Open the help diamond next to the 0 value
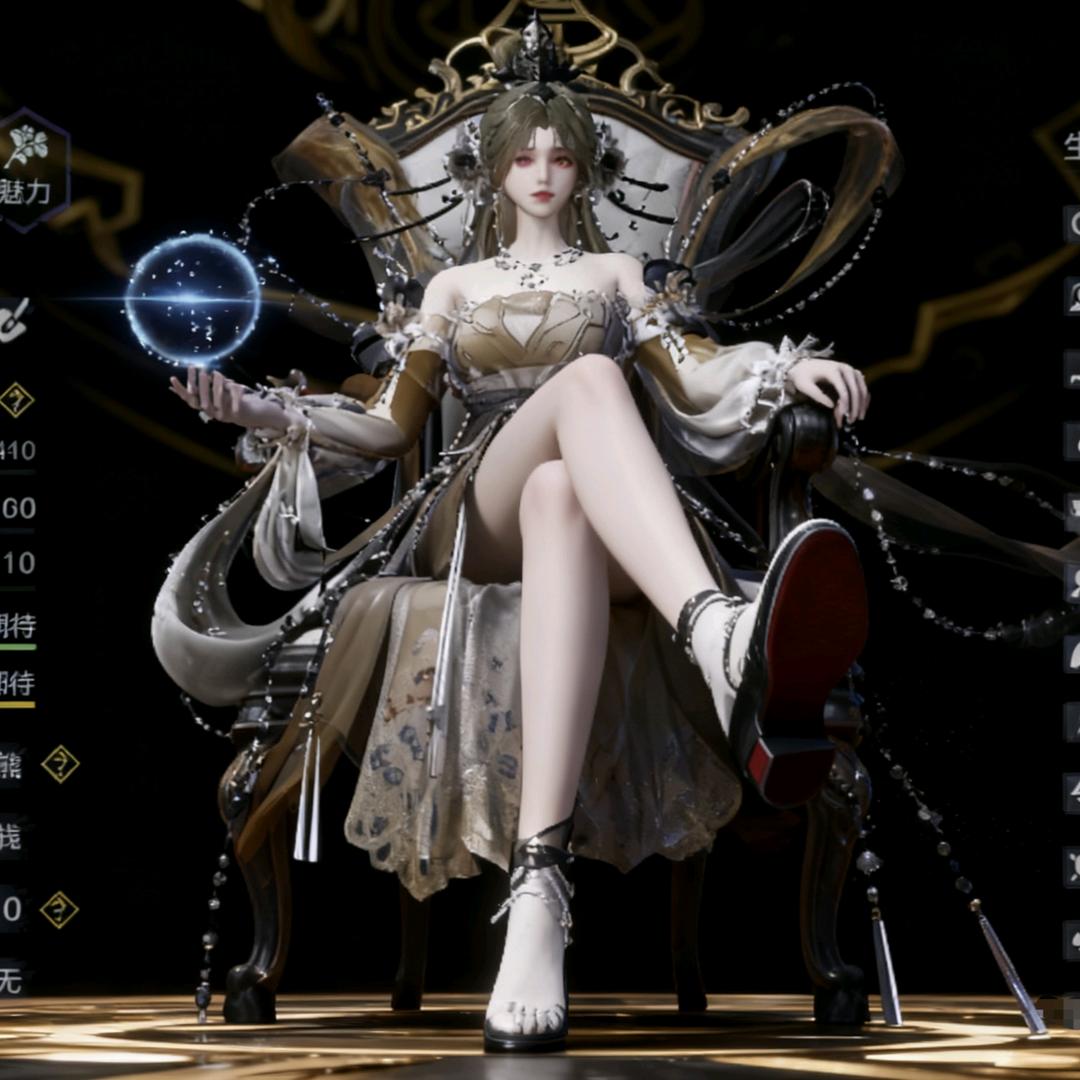Screen dimensions: 1080x1080 (59, 910)
